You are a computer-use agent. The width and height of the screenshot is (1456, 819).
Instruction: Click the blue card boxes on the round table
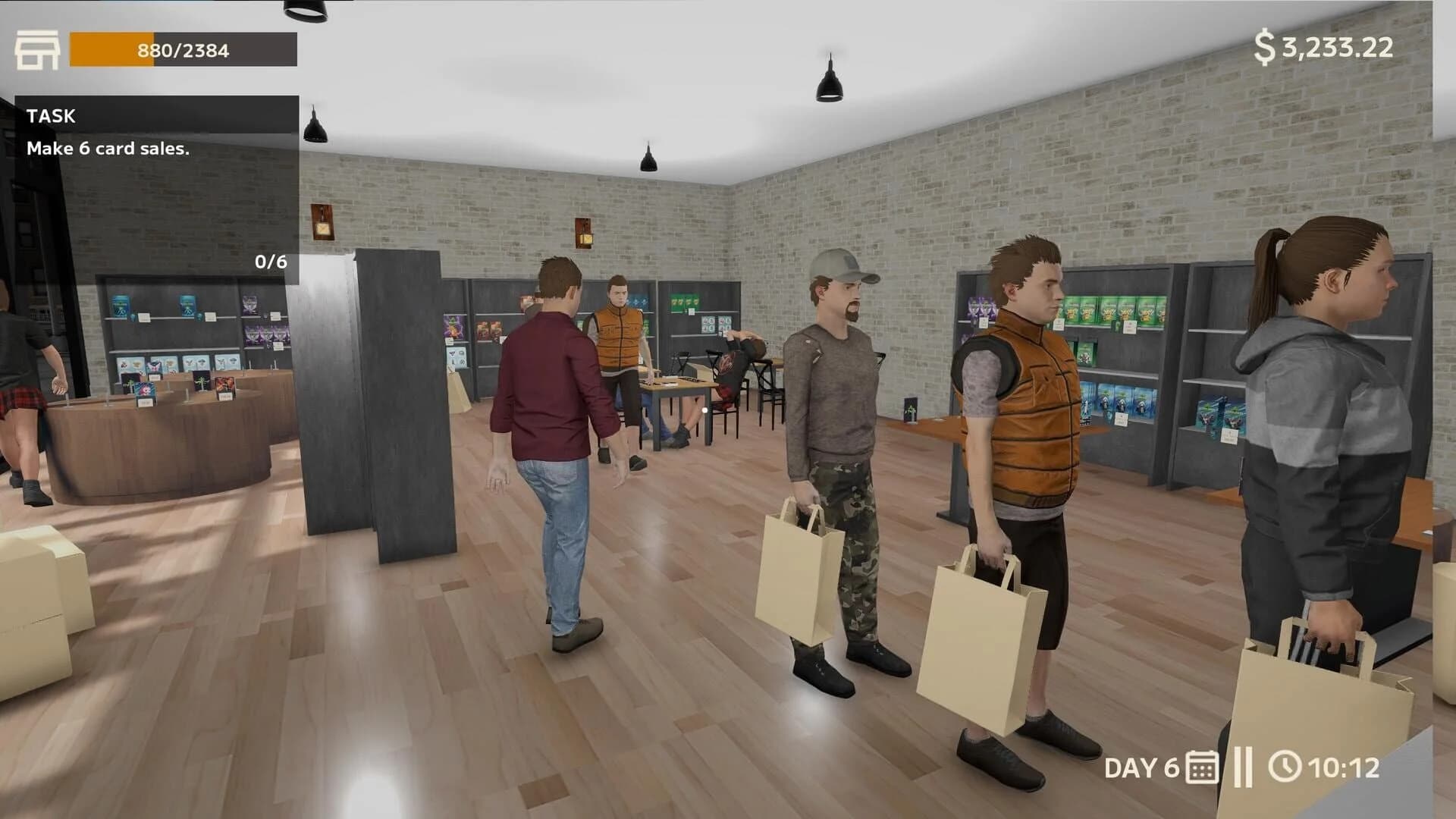[x=144, y=392]
